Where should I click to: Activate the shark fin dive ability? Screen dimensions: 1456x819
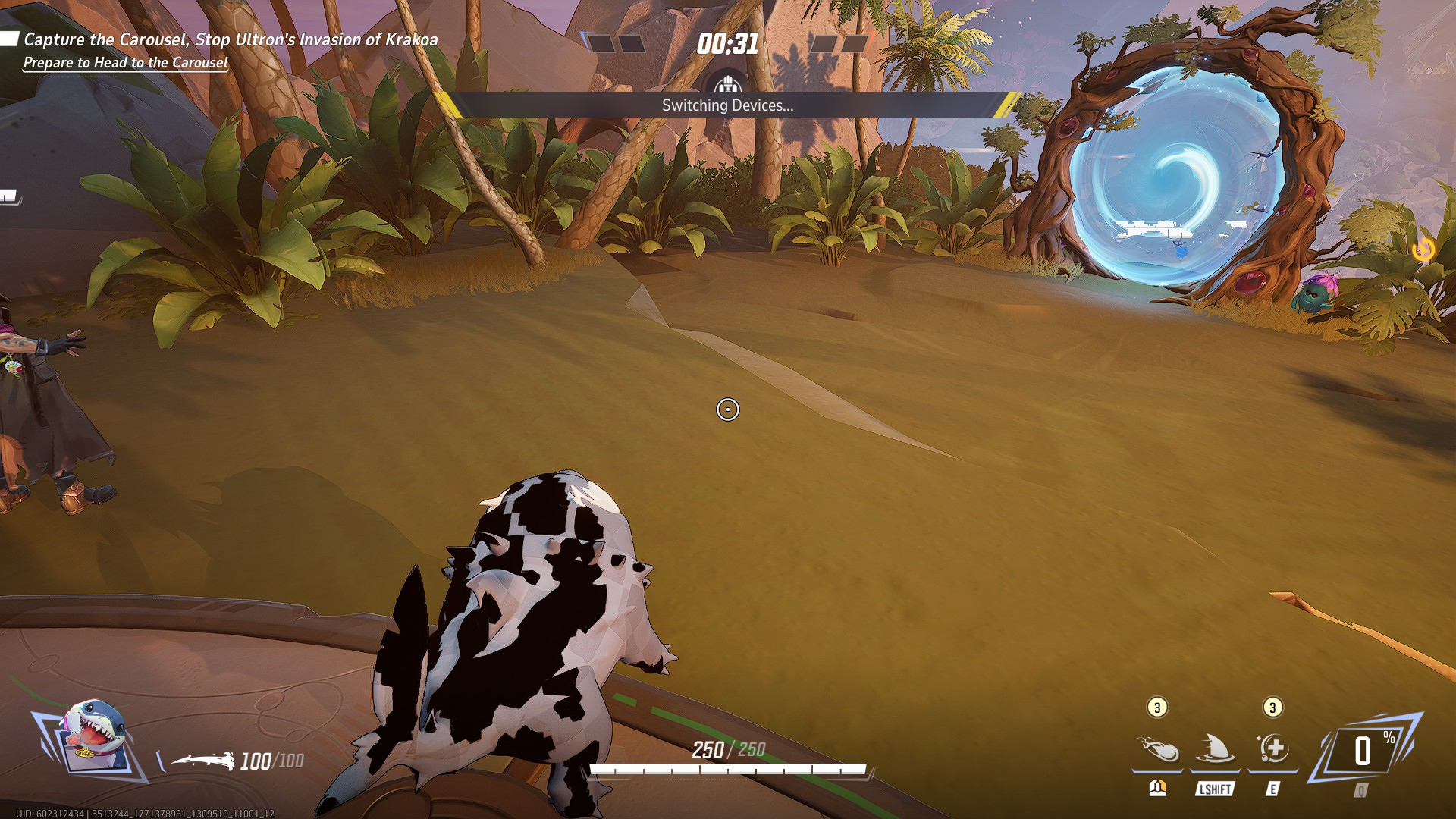pos(1215,749)
